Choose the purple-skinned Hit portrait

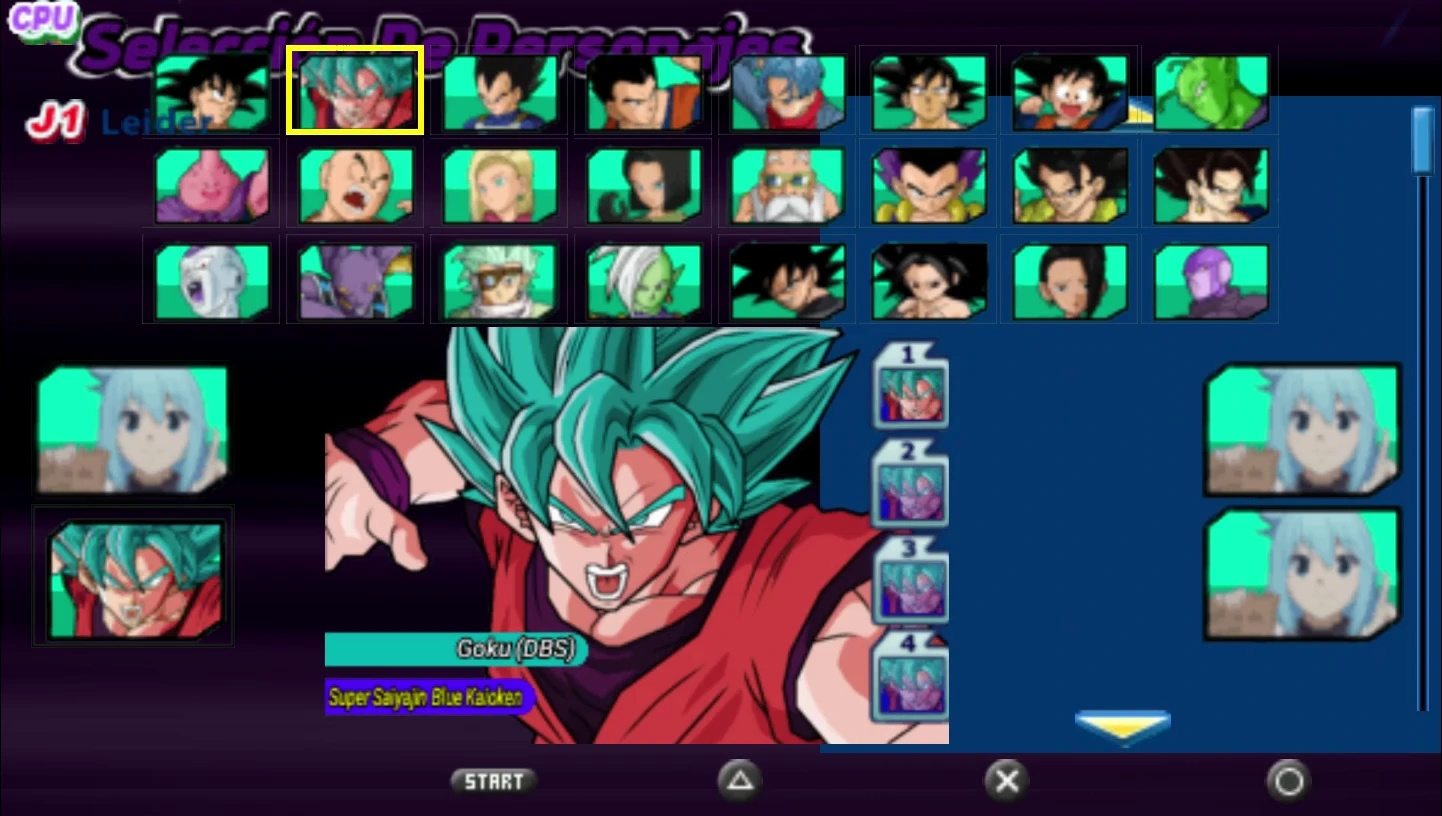tap(1212, 280)
